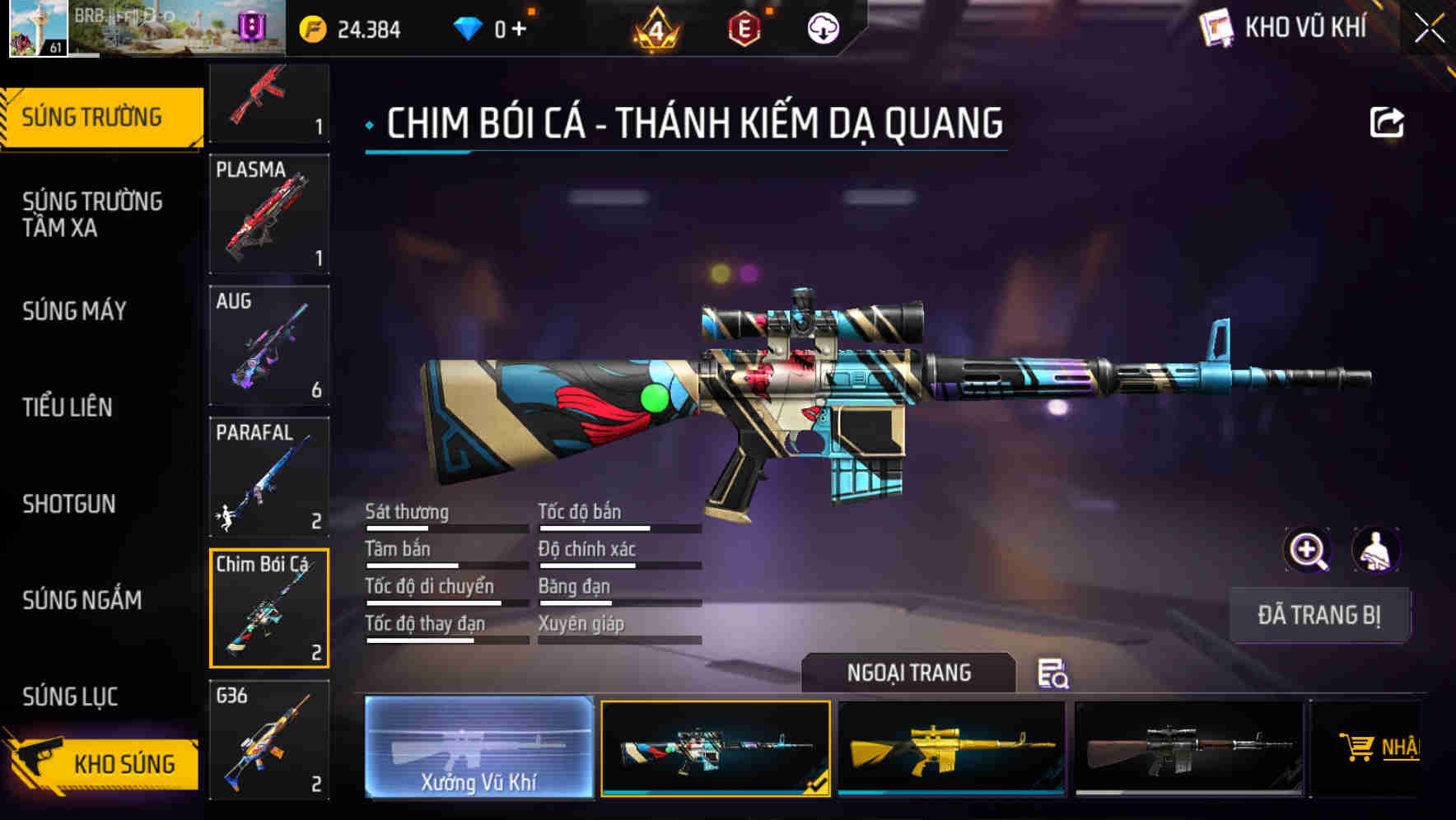Open the SÚNG MÁY category
The width and height of the screenshot is (1456, 820).
tap(74, 311)
